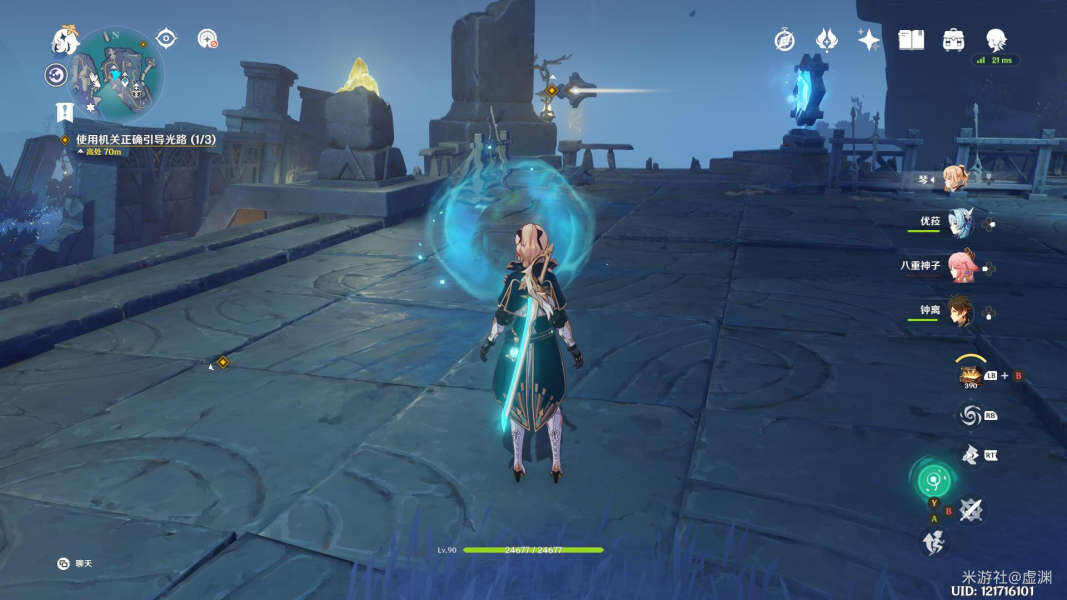Open the backpack inventory
Viewport: 1067px width, 600px height.
click(953, 40)
